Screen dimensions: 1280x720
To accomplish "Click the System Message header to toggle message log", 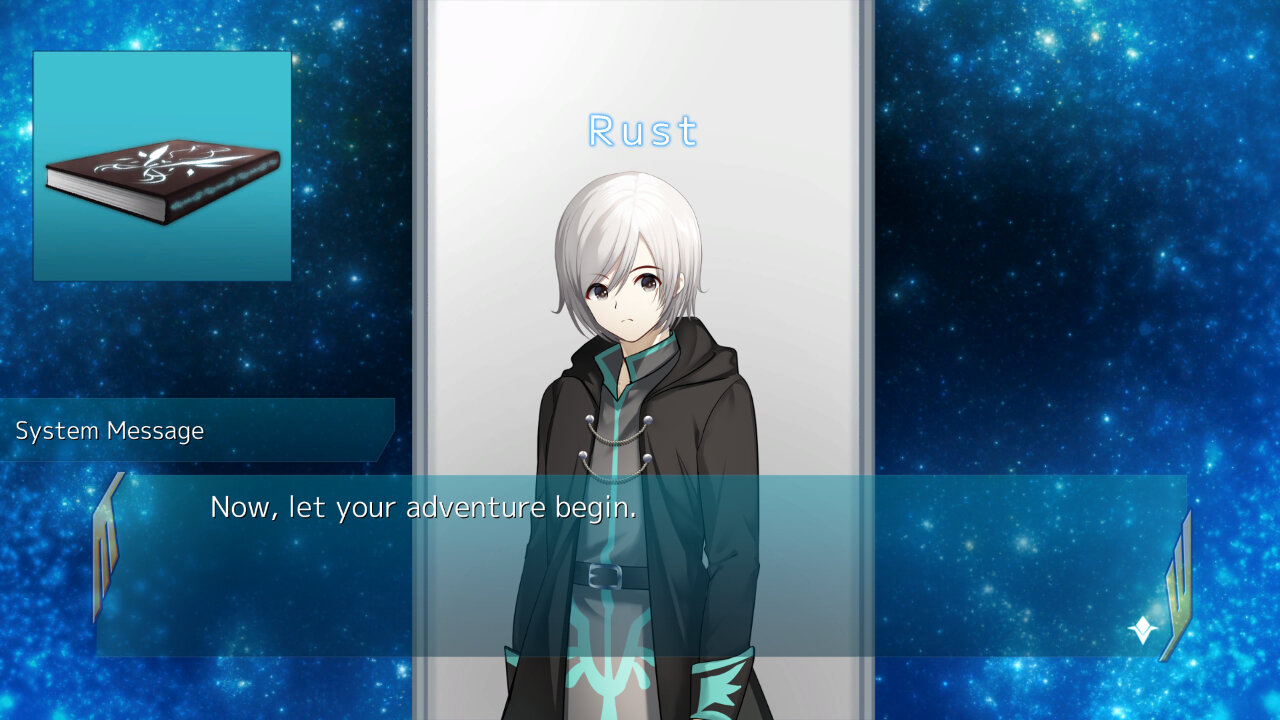I will click(110, 431).
